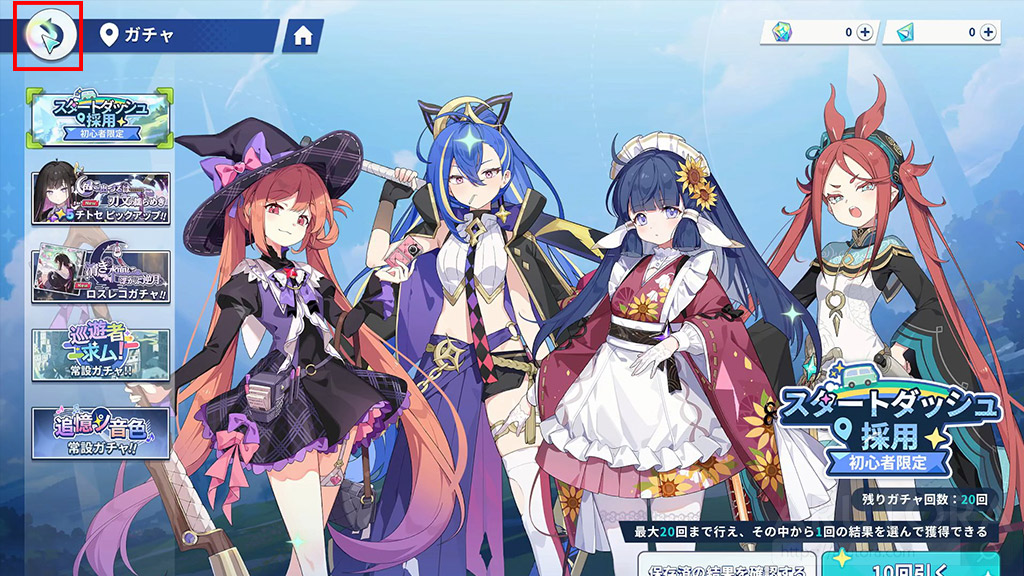Click the round back arrow icon
Screen dimensions: 1024x576
coord(47,36)
